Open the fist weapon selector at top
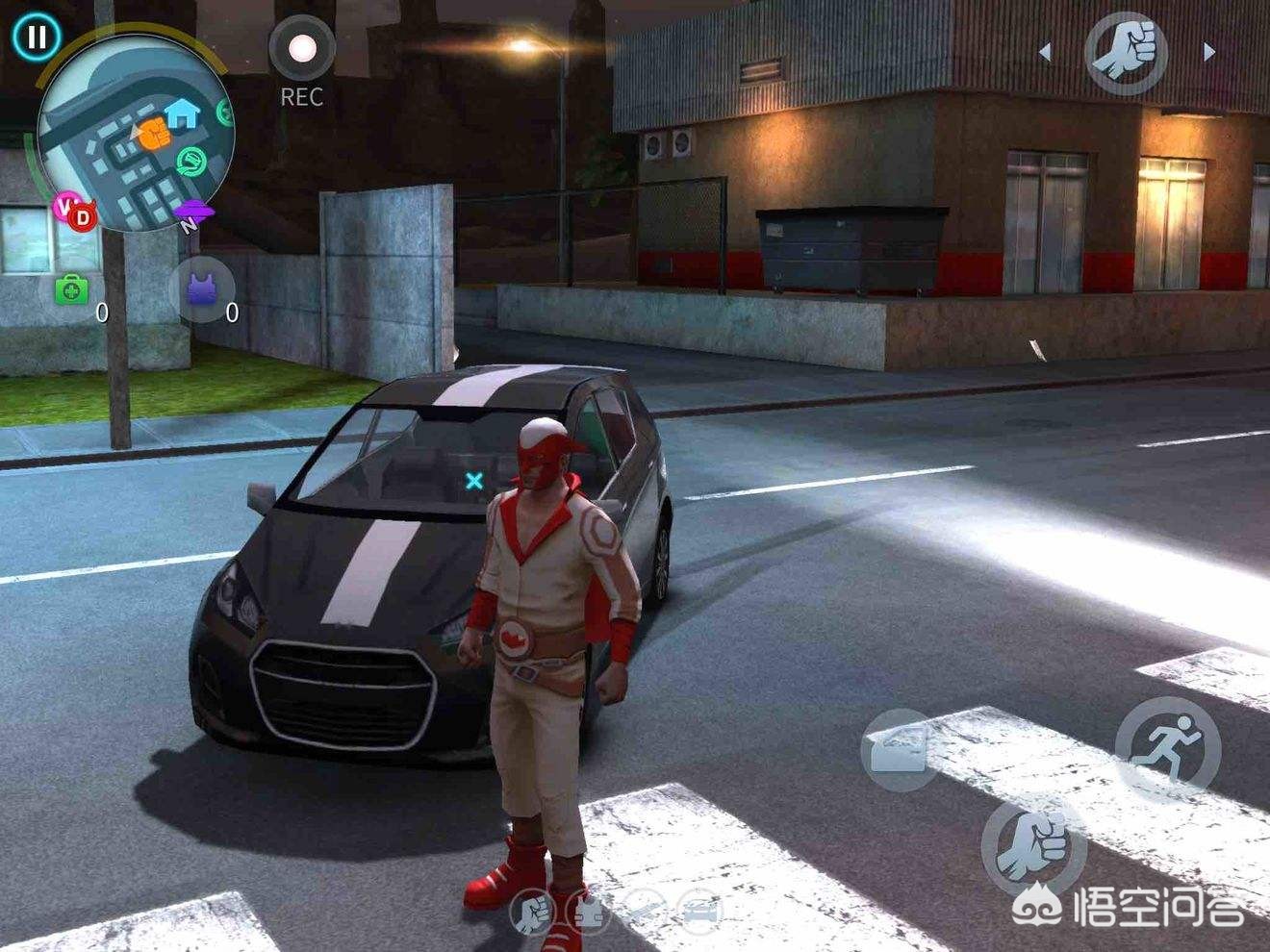This screenshot has height=952, width=1270. (x=1126, y=51)
